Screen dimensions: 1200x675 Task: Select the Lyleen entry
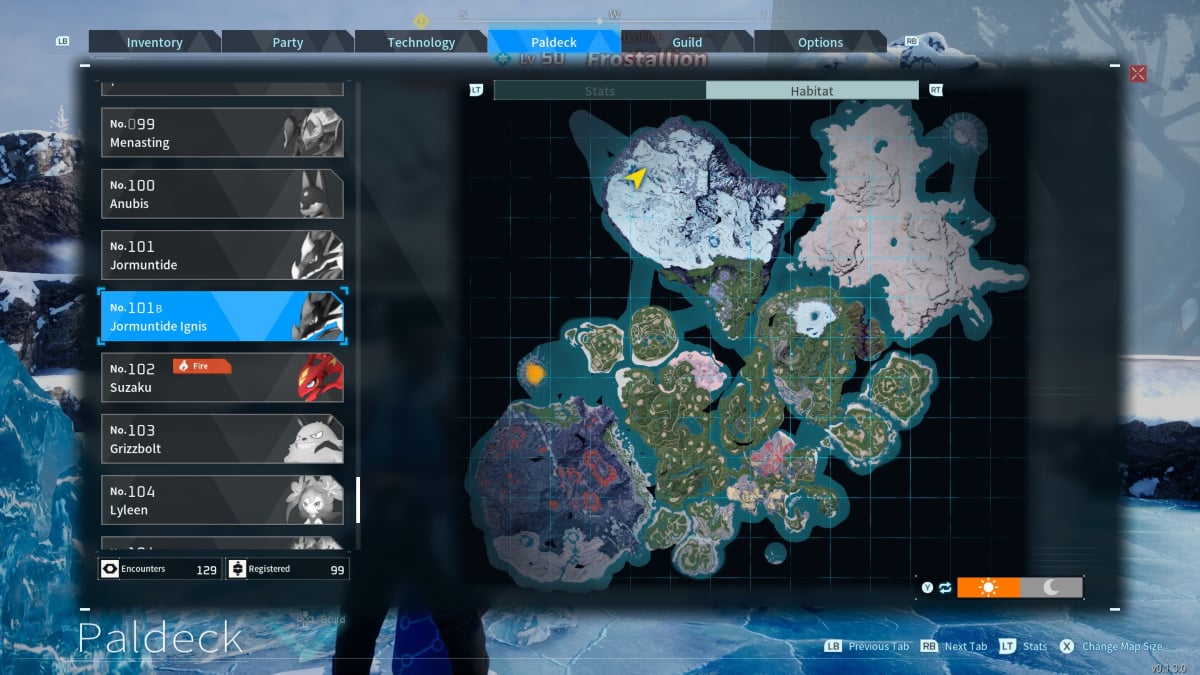(222, 500)
